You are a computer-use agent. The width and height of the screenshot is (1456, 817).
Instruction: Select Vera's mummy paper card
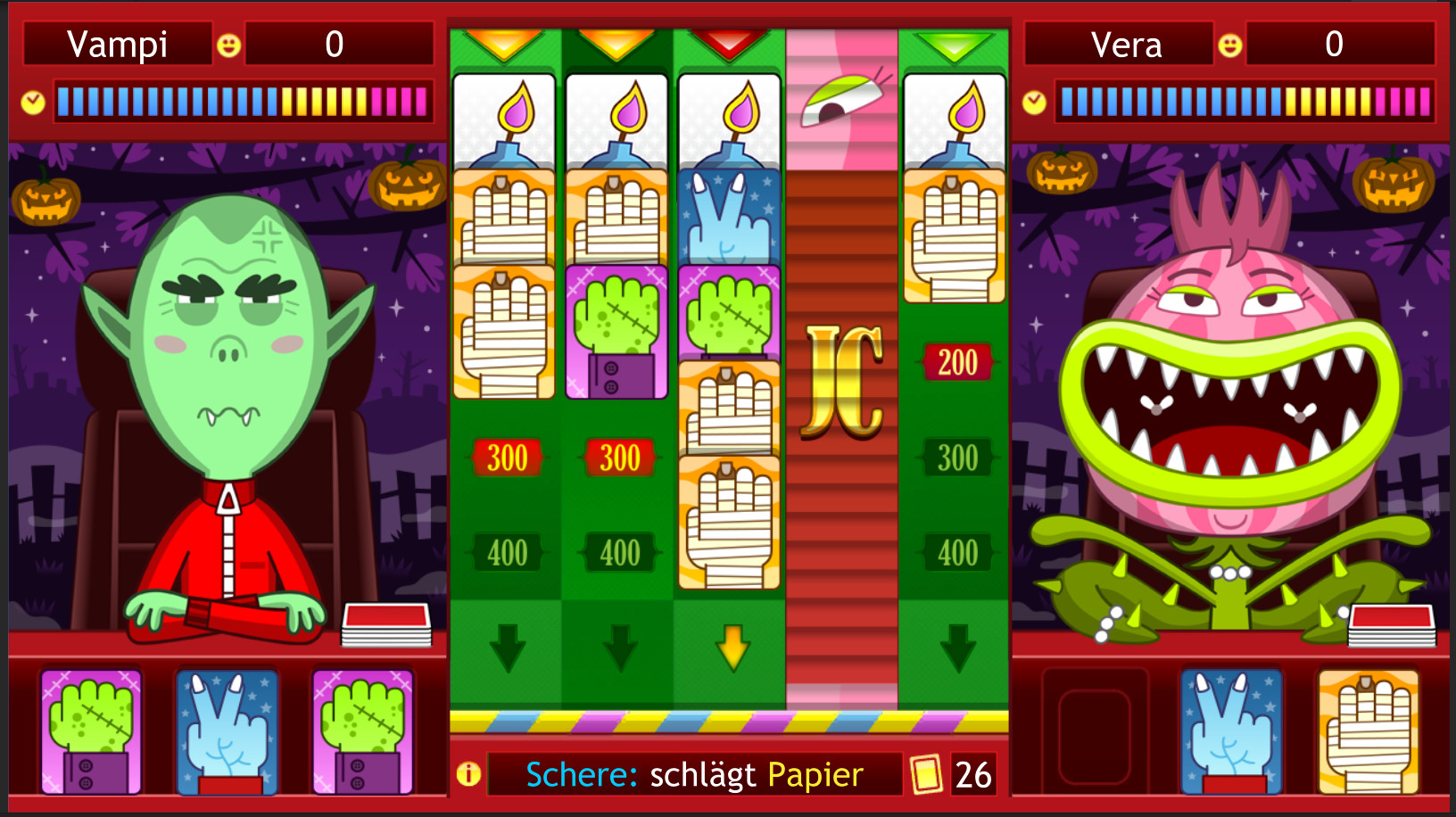point(1366,731)
